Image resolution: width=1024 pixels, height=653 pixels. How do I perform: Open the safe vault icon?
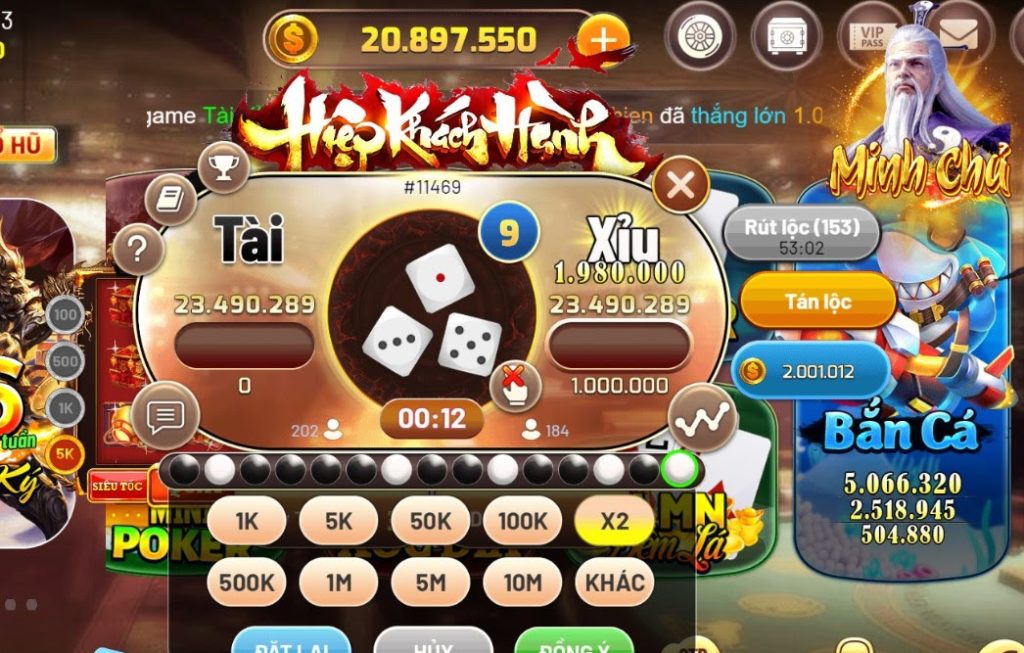[x=786, y=36]
